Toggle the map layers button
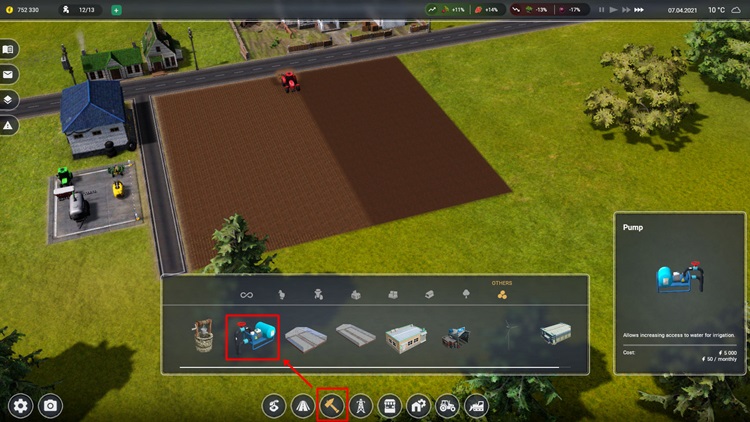 tap(8, 100)
